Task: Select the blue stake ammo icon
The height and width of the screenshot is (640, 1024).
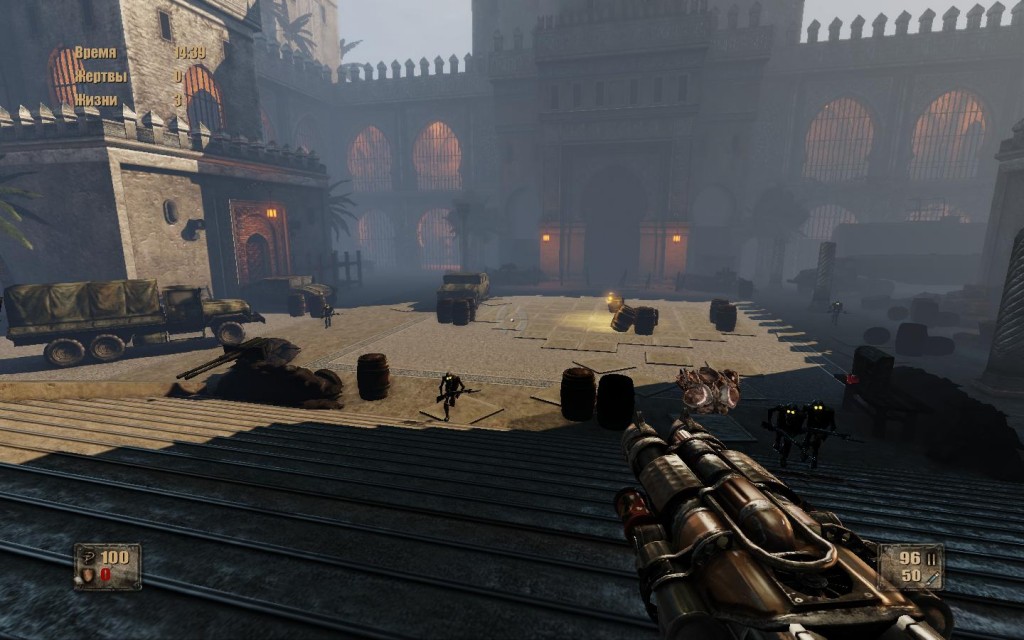Action: click(x=930, y=576)
